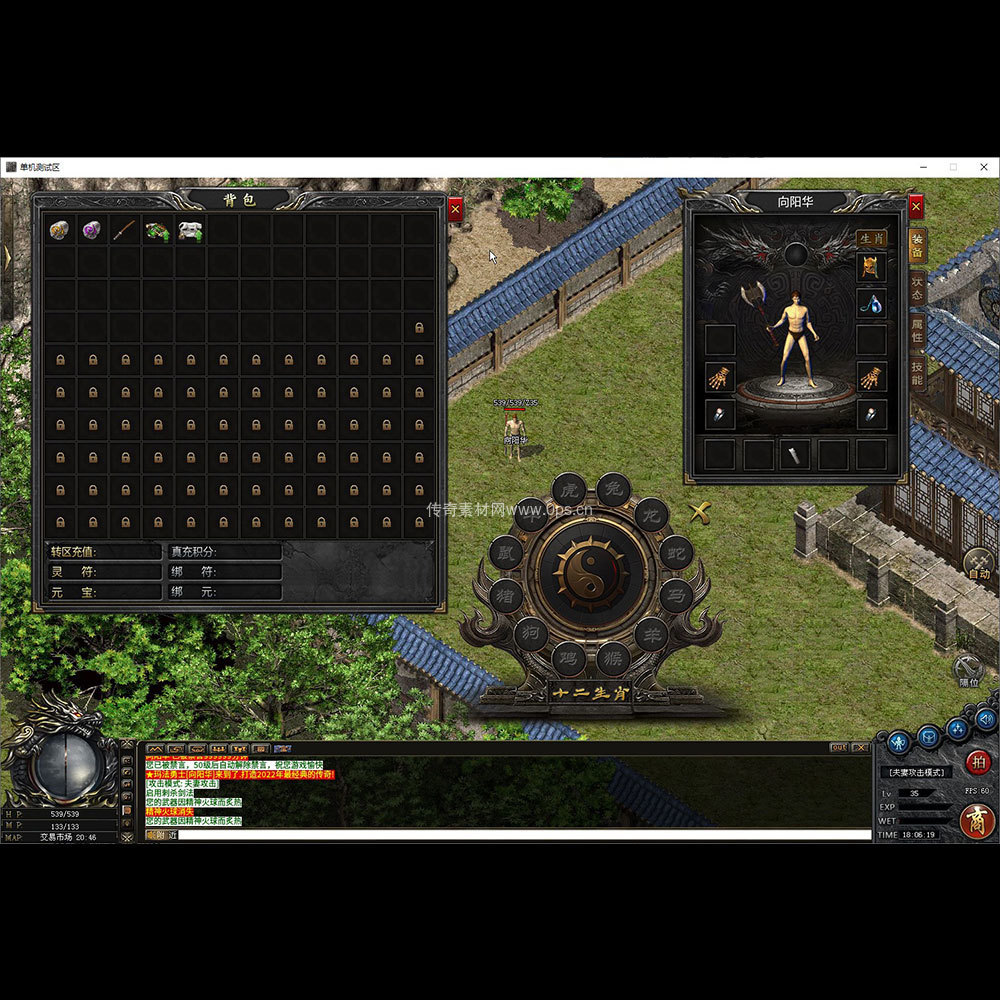Select the blue necklace equipment slot
1000x1000 pixels.
(871, 304)
